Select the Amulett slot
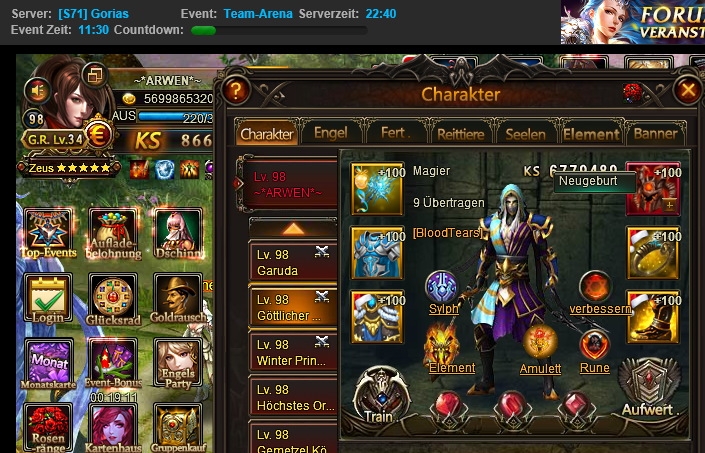 click(x=540, y=346)
